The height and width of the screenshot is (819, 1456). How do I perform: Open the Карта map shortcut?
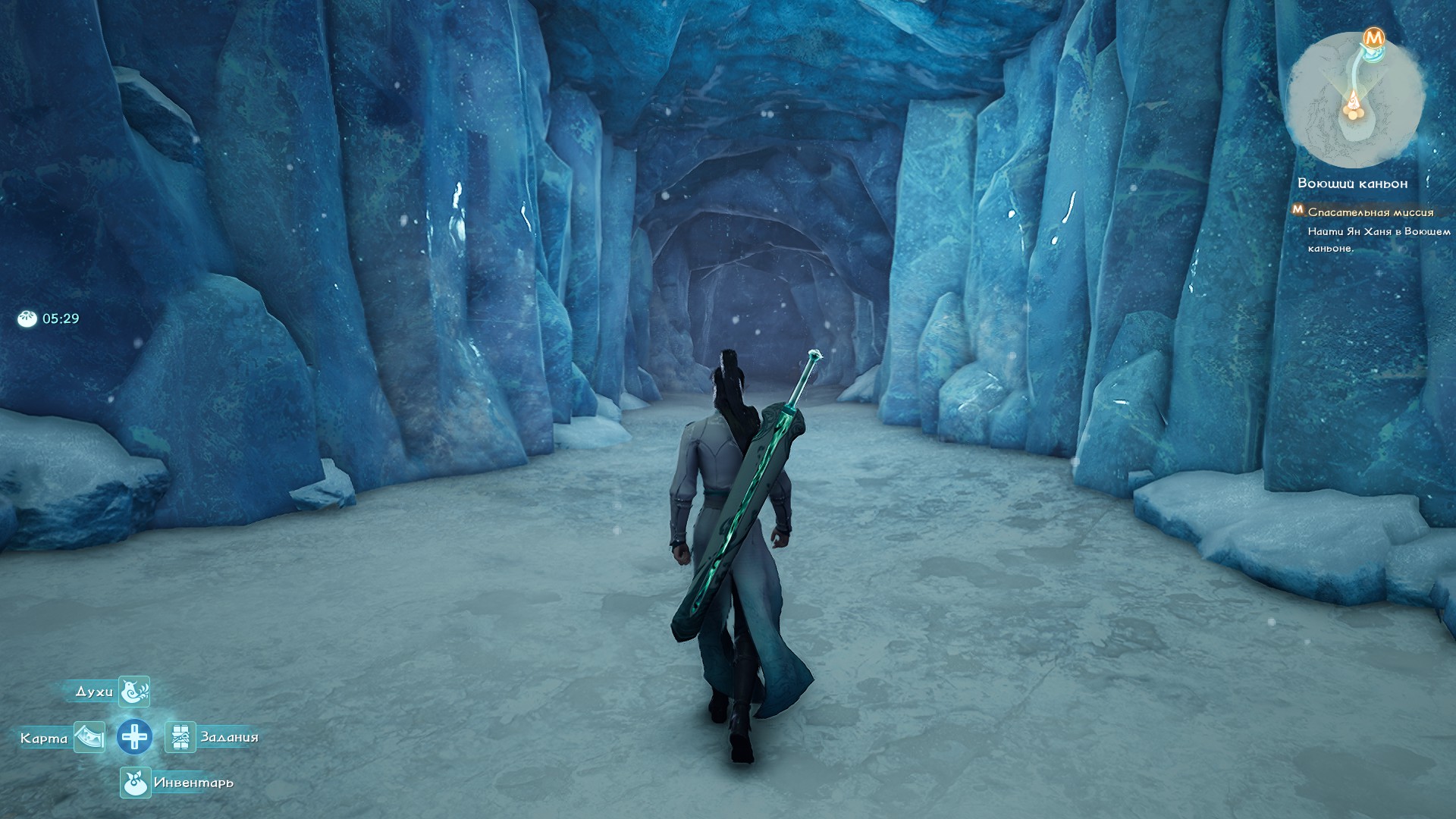pyautogui.click(x=89, y=737)
